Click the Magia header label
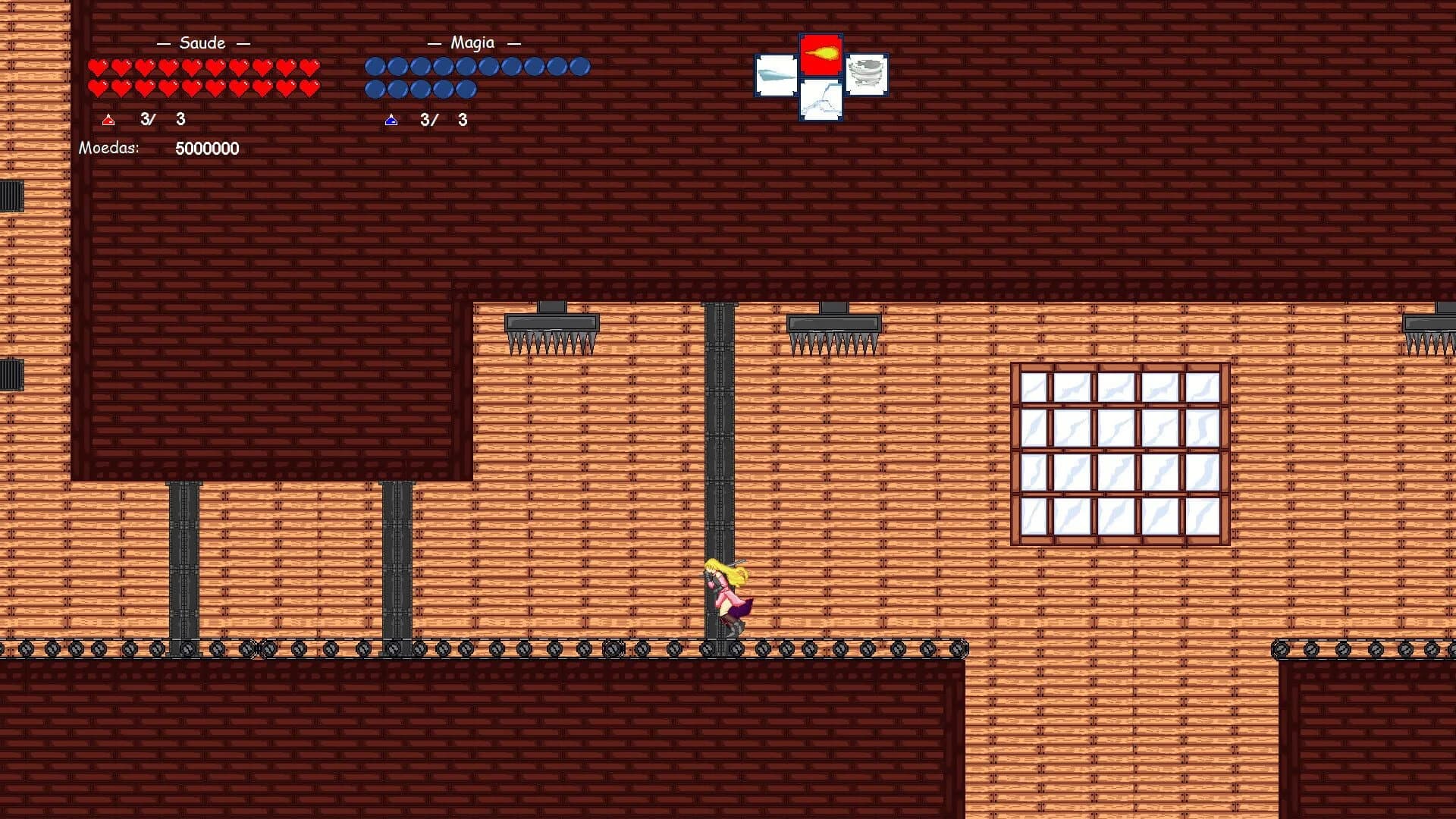Screen dimensions: 1456x819 click(473, 42)
